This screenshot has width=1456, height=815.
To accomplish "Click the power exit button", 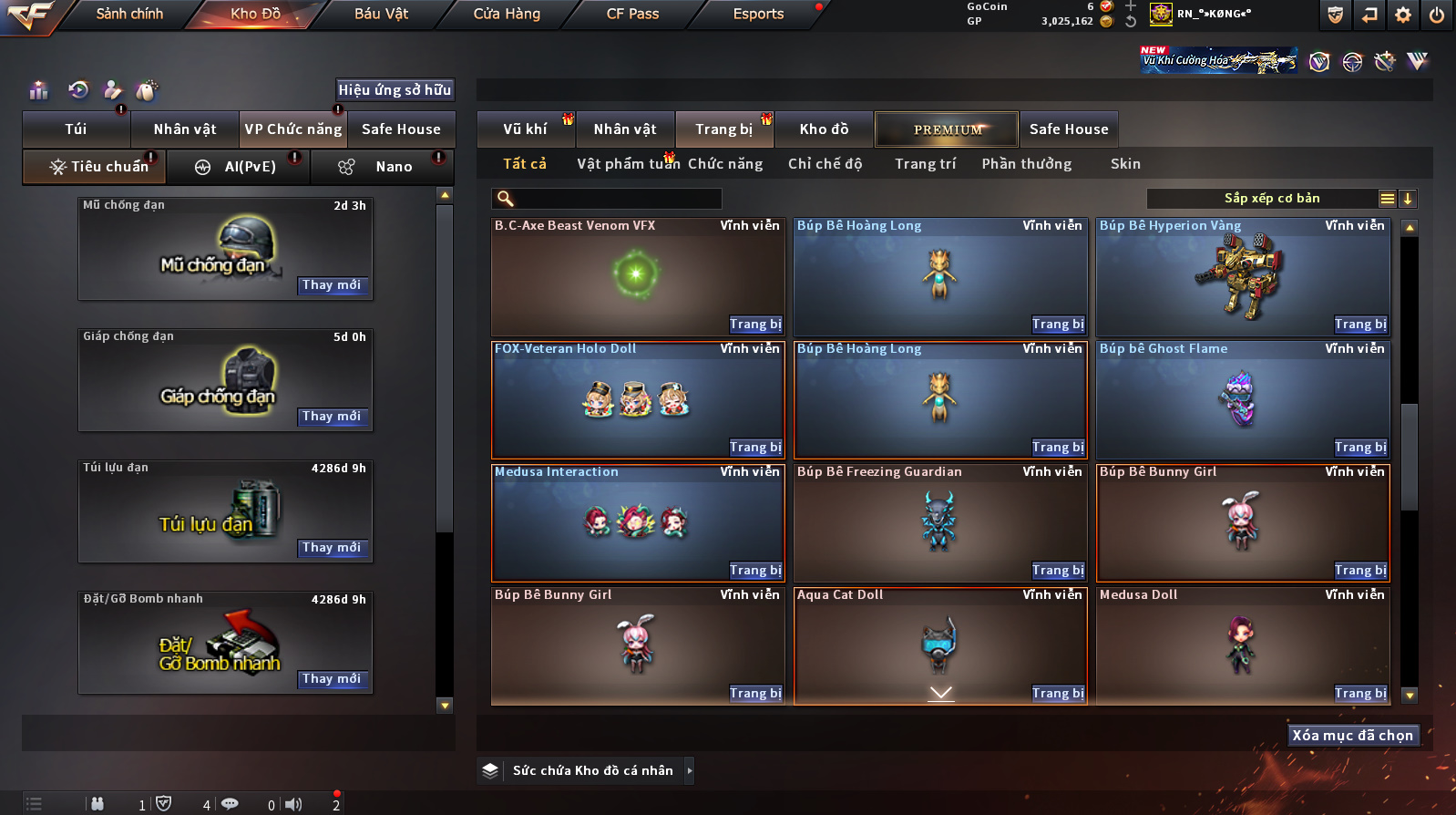I will 1437,15.
